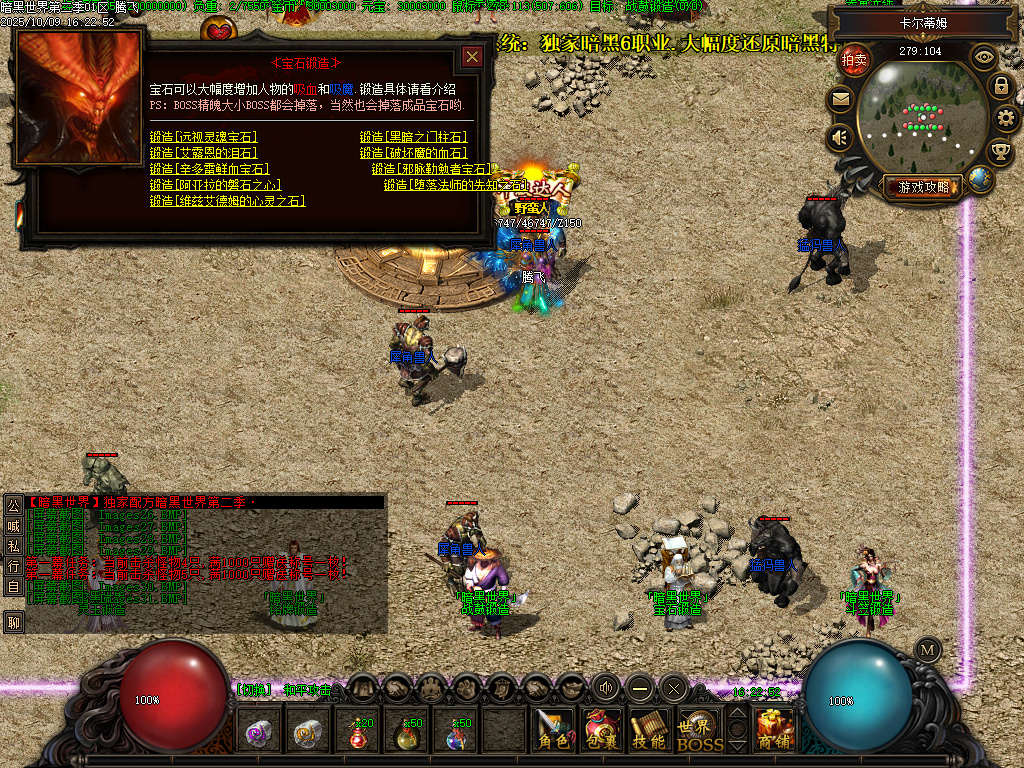Choose 锻造[远视灵魂宝石] forging option

pos(203,137)
